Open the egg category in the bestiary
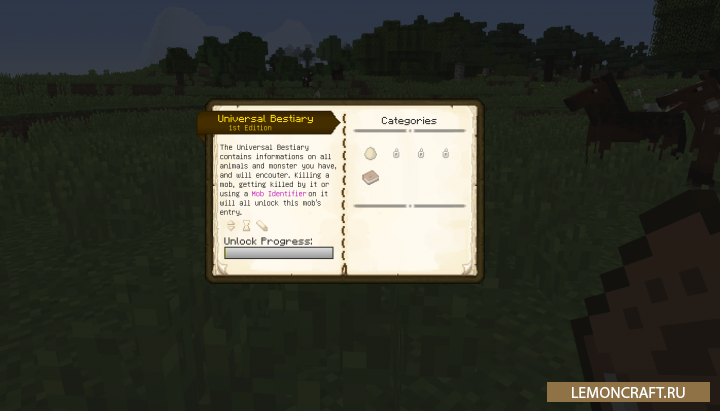720x411 pixels. [371, 153]
